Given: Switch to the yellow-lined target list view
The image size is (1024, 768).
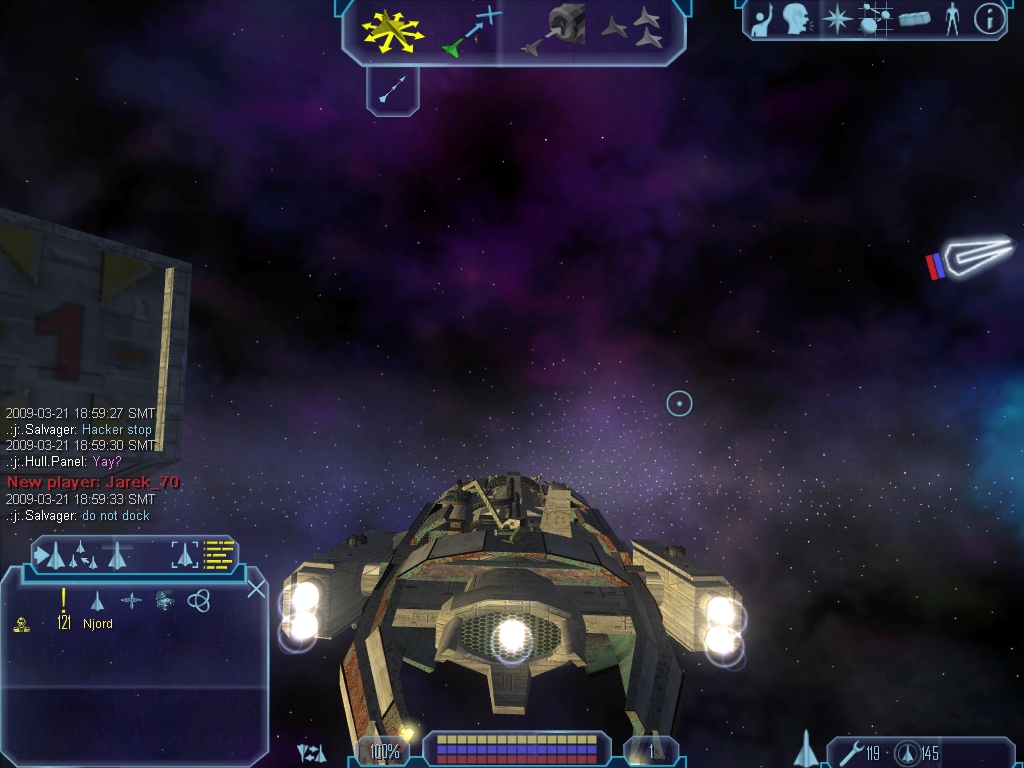Looking at the screenshot, I should tap(218, 553).
